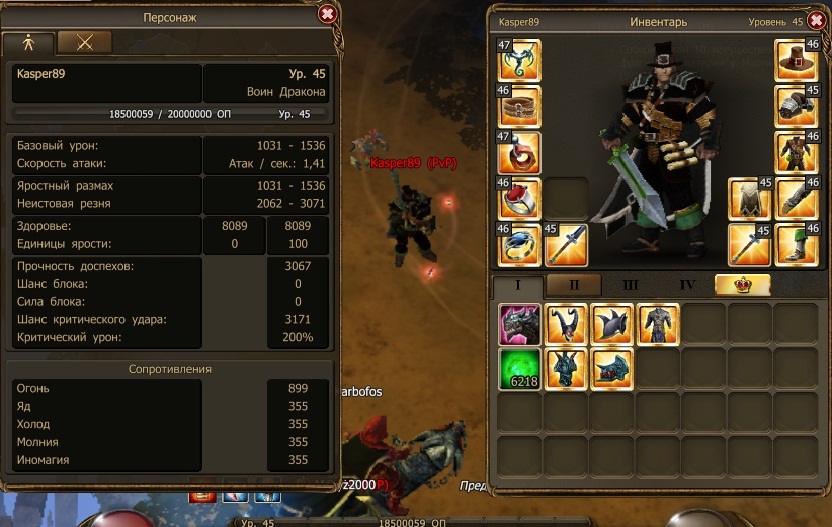Select the equipped brown hat slot
This screenshot has height=527, width=832.
[797, 60]
